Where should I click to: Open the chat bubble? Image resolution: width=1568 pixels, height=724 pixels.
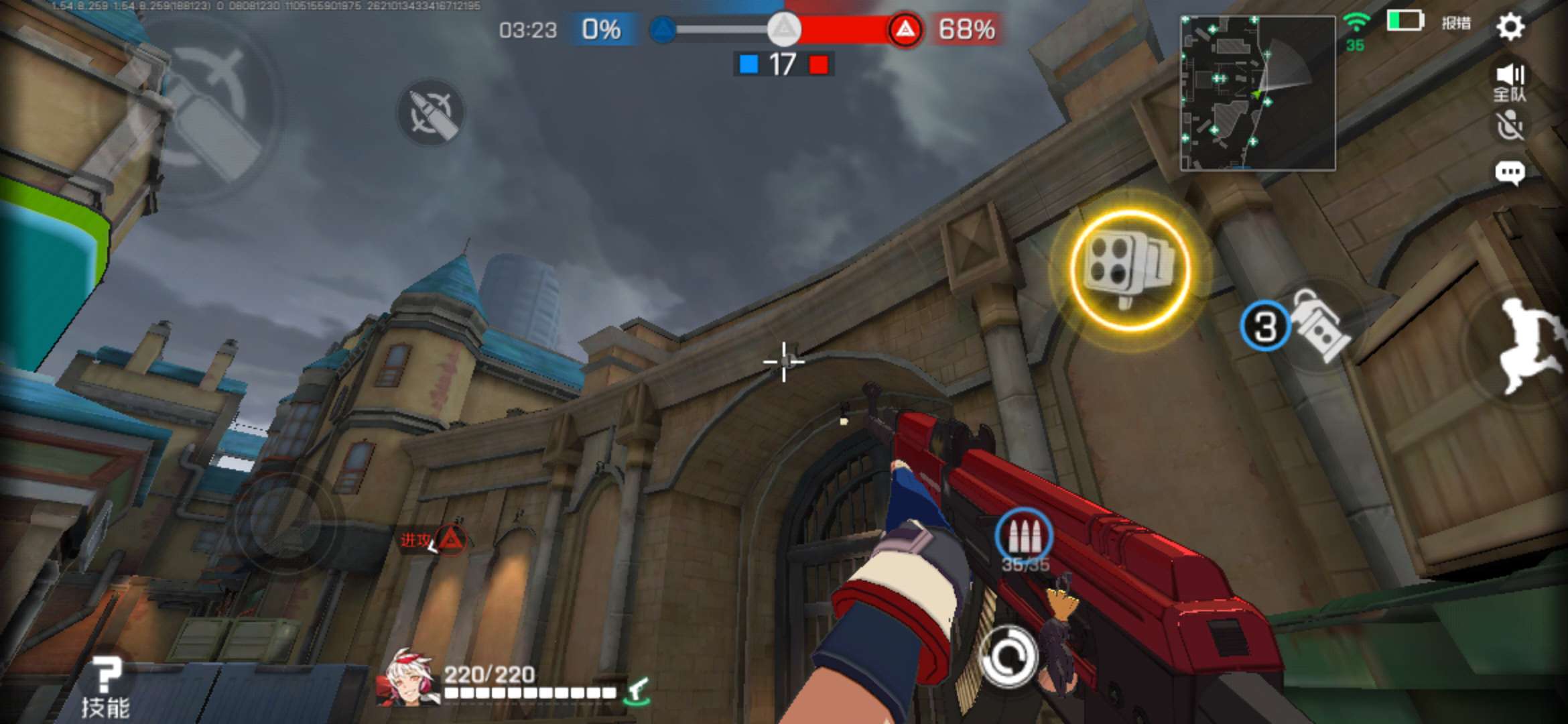[x=1510, y=172]
